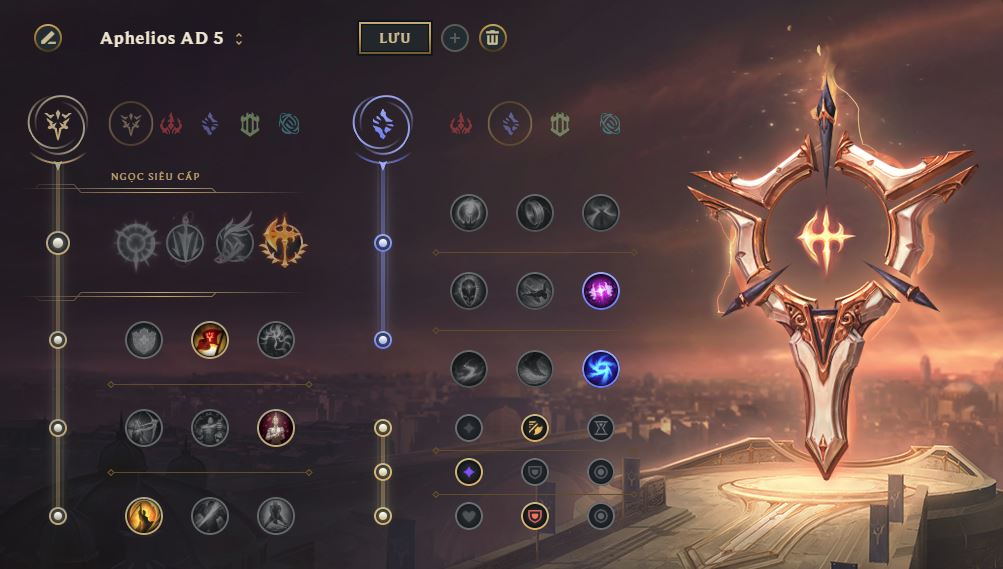Select the Triumph rune
The image size is (1003, 569).
210,340
